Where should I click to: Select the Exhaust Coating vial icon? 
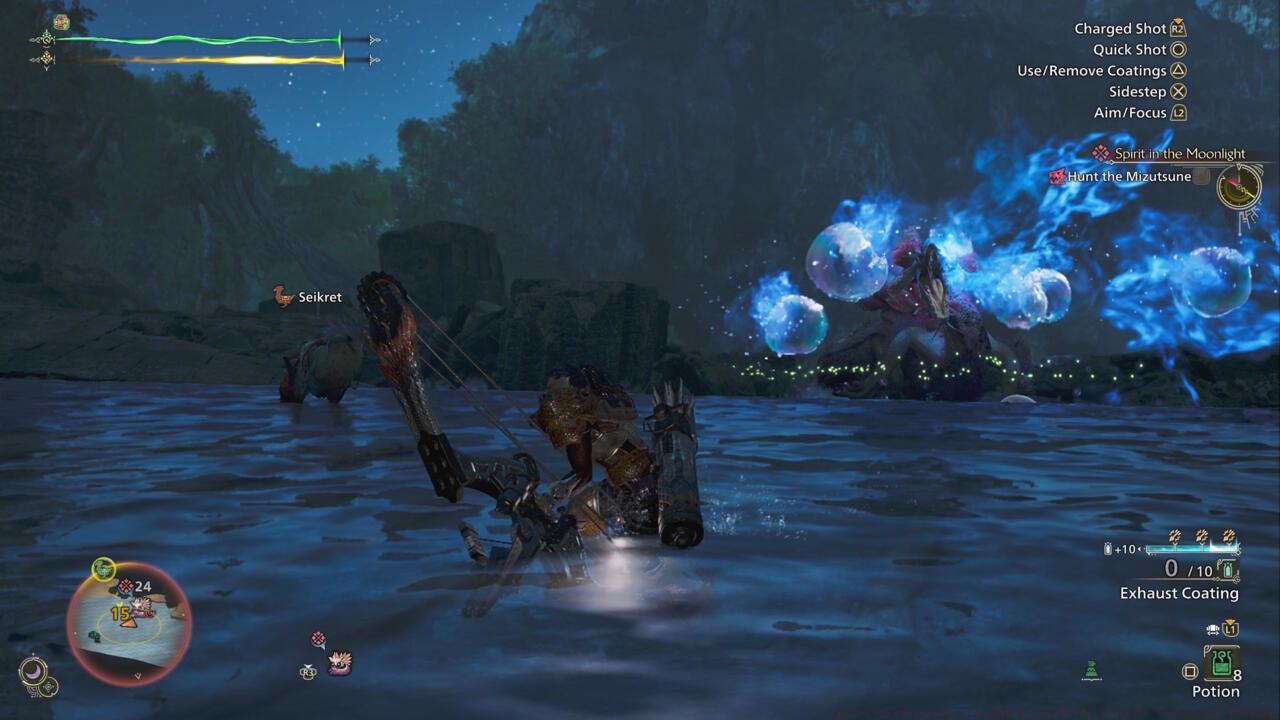tap(1228, 570)
